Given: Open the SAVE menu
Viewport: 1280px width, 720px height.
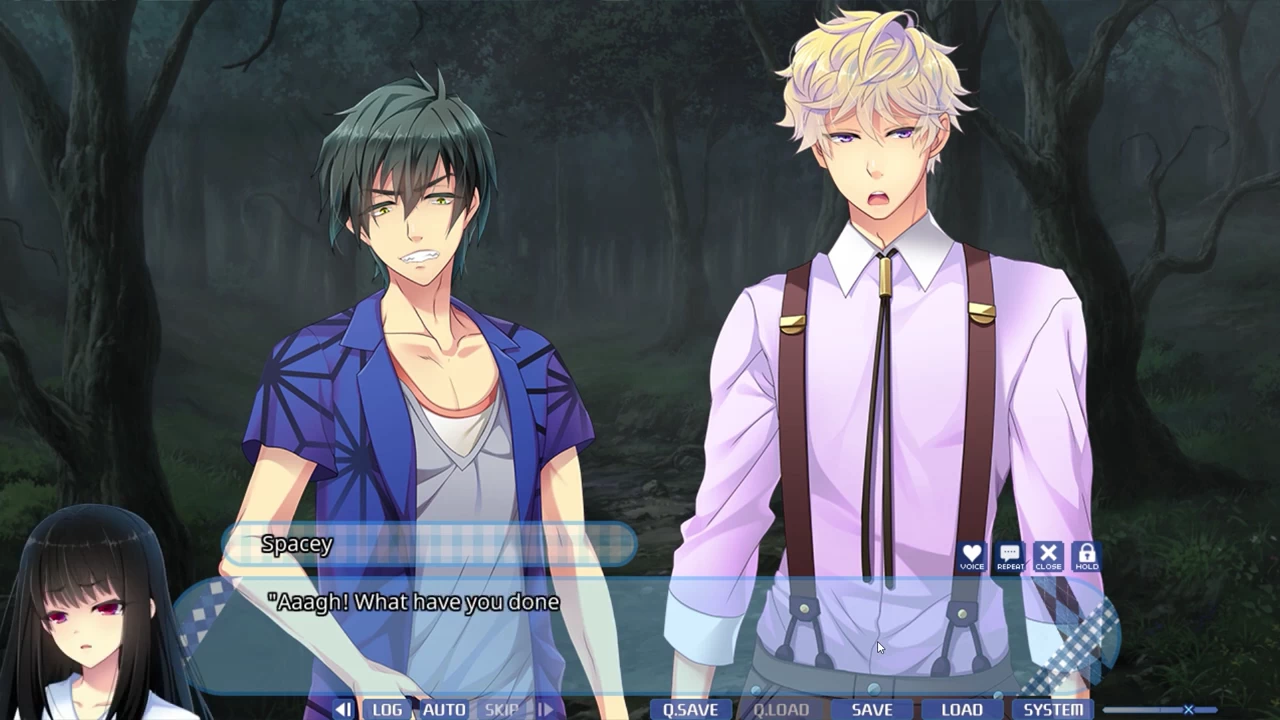Looking at the screenshot, I should pos(872,710).
